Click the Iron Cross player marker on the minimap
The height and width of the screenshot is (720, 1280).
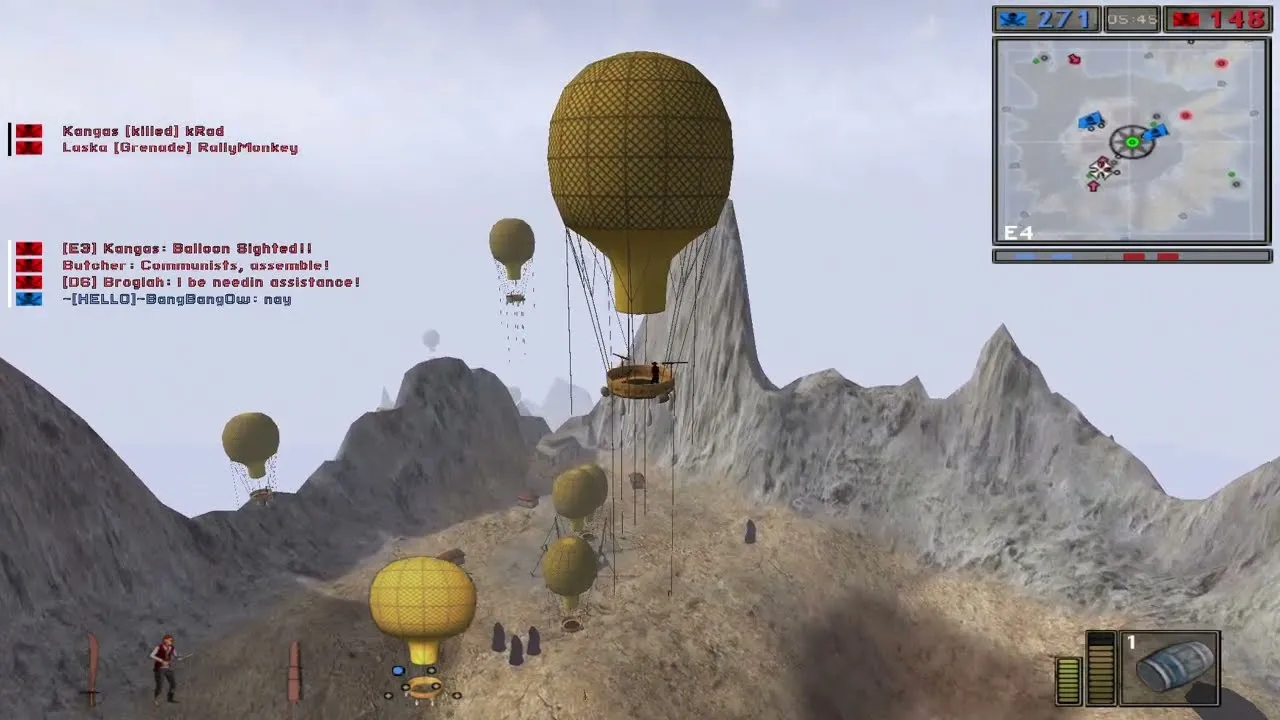(1101, 168)
